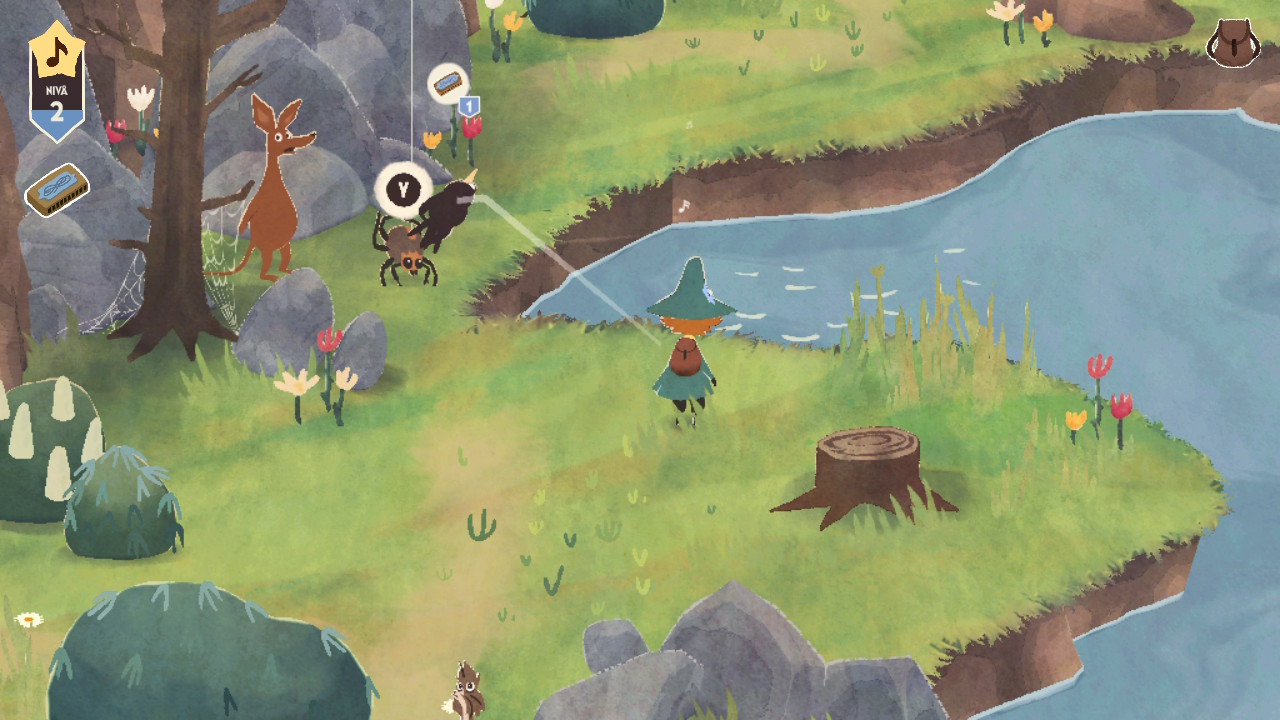Viewport: 1280px width, 720px height.
Task: Open the backpack inventory icon
Action: click(1232, 42)
